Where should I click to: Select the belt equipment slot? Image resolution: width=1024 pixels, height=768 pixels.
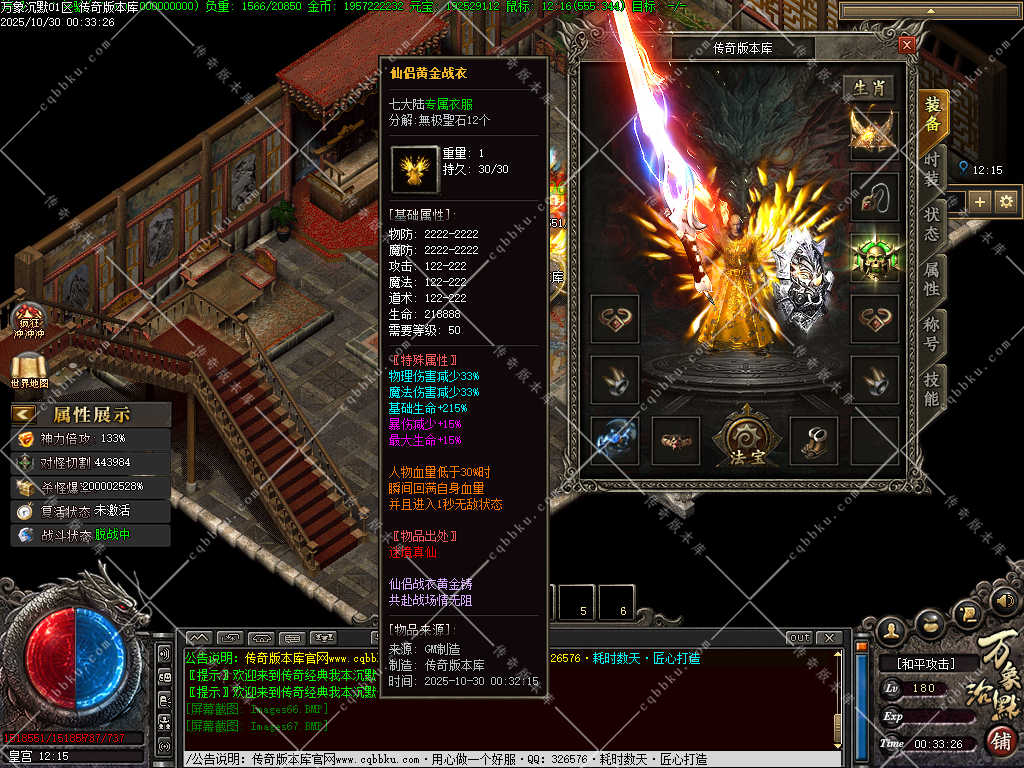coord(676,439)
